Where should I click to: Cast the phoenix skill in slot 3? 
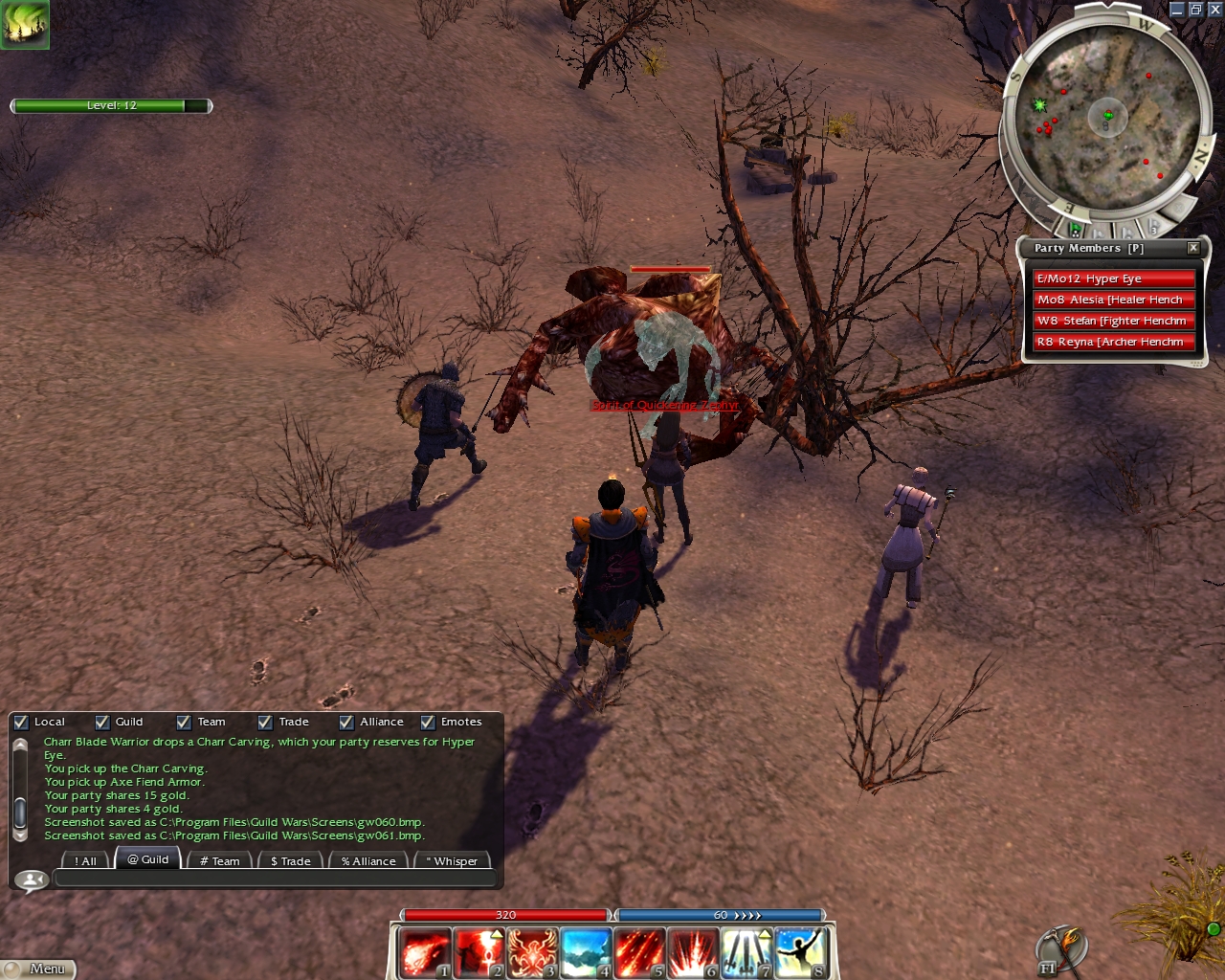pos(532,953)
